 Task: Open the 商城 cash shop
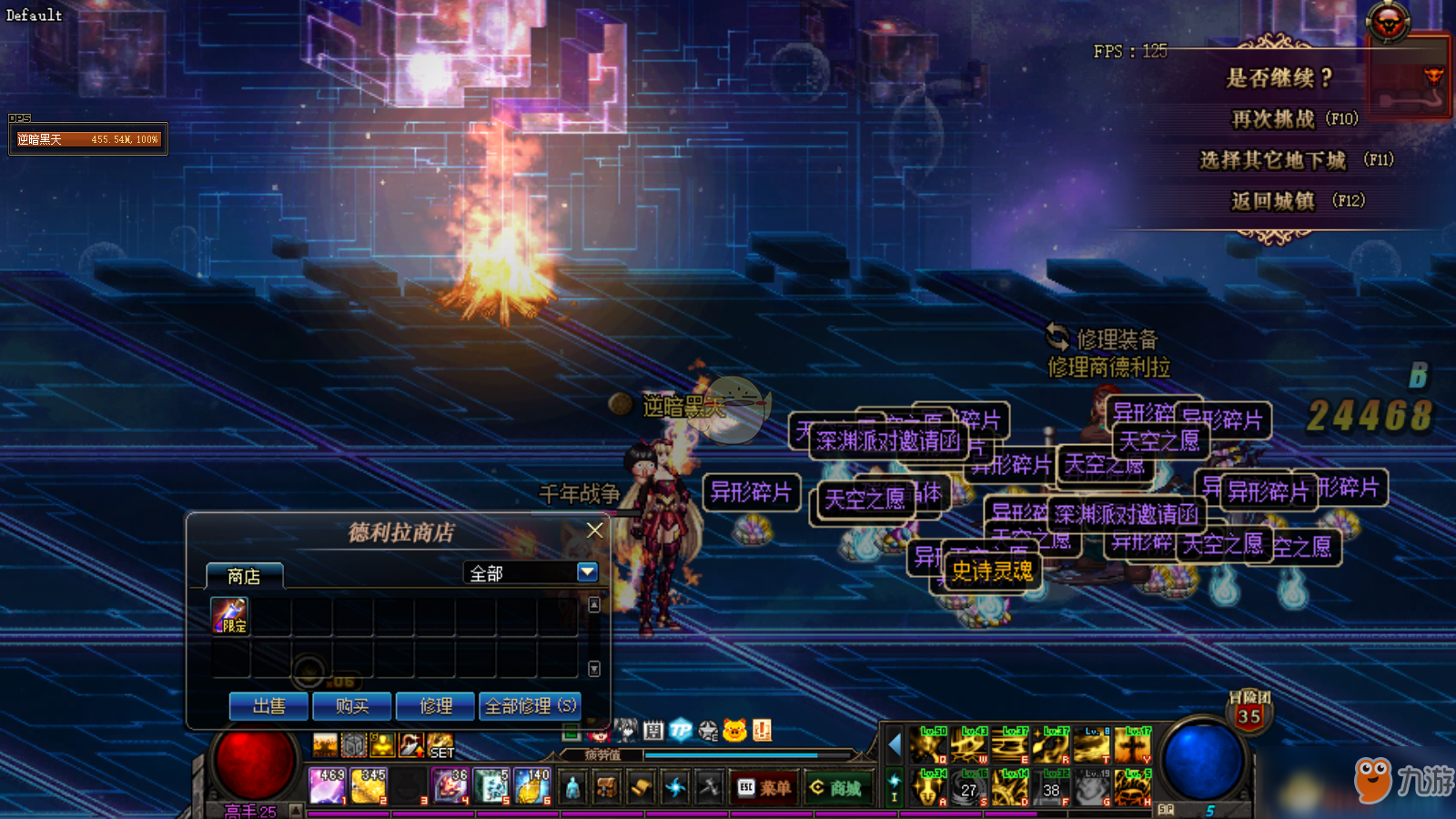click(x=836, y=788)
